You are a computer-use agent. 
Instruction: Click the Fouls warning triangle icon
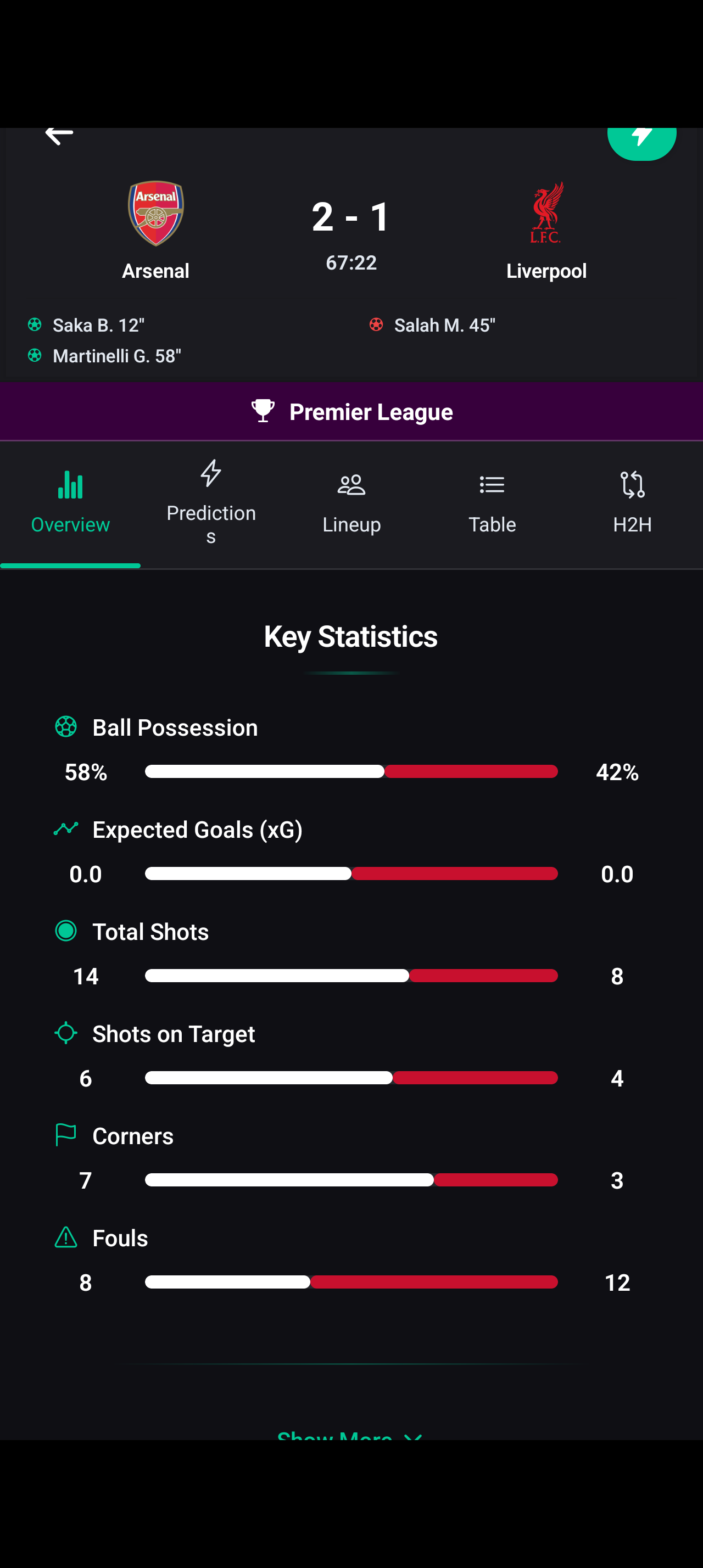(66, 1237)
